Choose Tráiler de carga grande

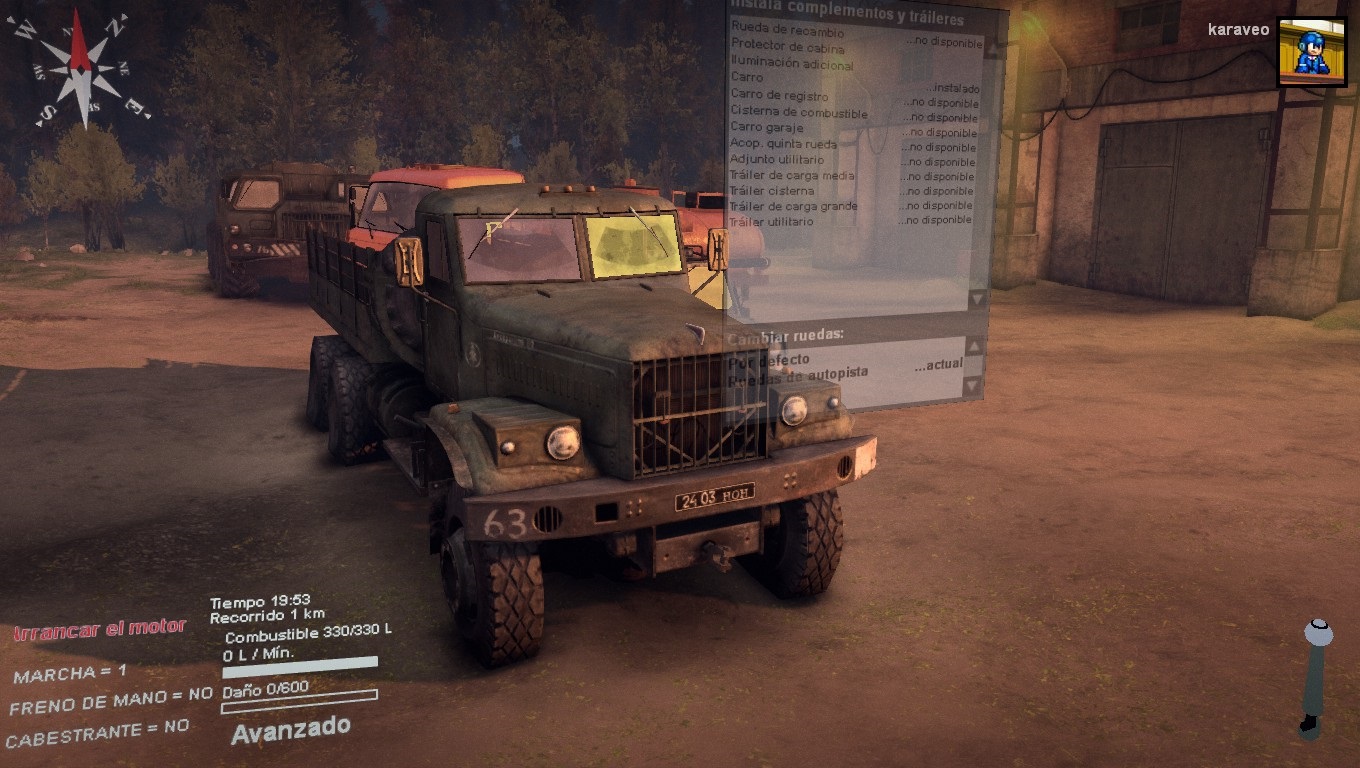[x=793, y=206]
